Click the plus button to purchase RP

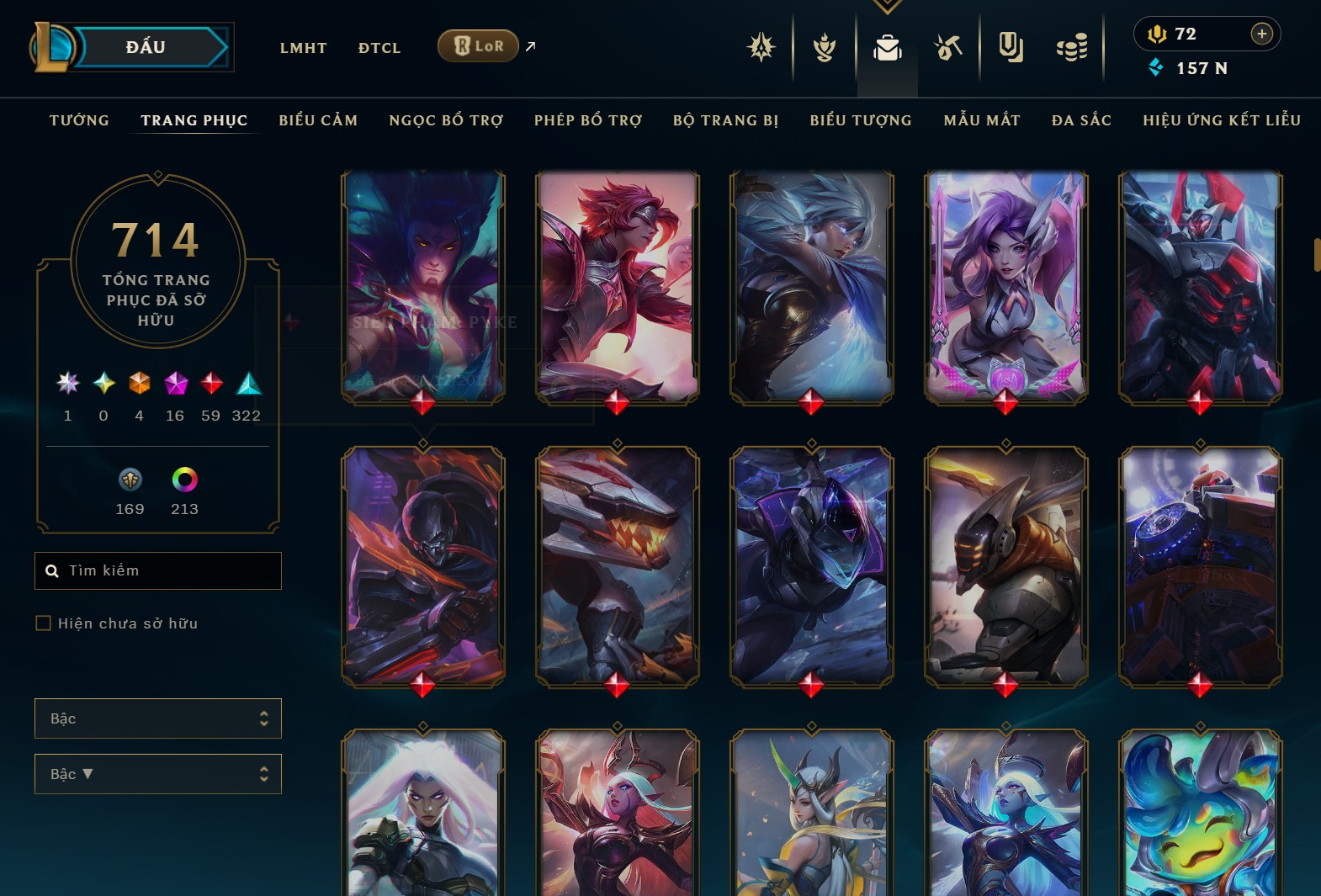(1261, 34)
